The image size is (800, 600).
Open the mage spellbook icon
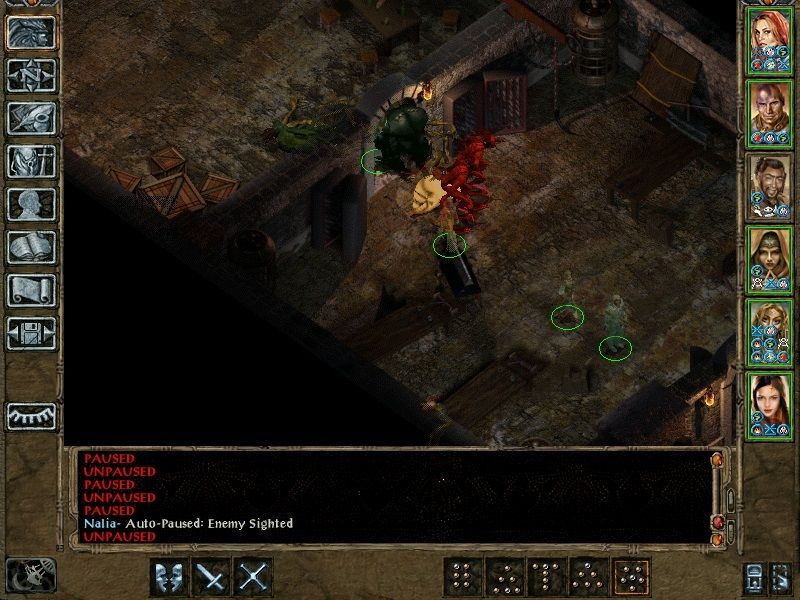31,247
